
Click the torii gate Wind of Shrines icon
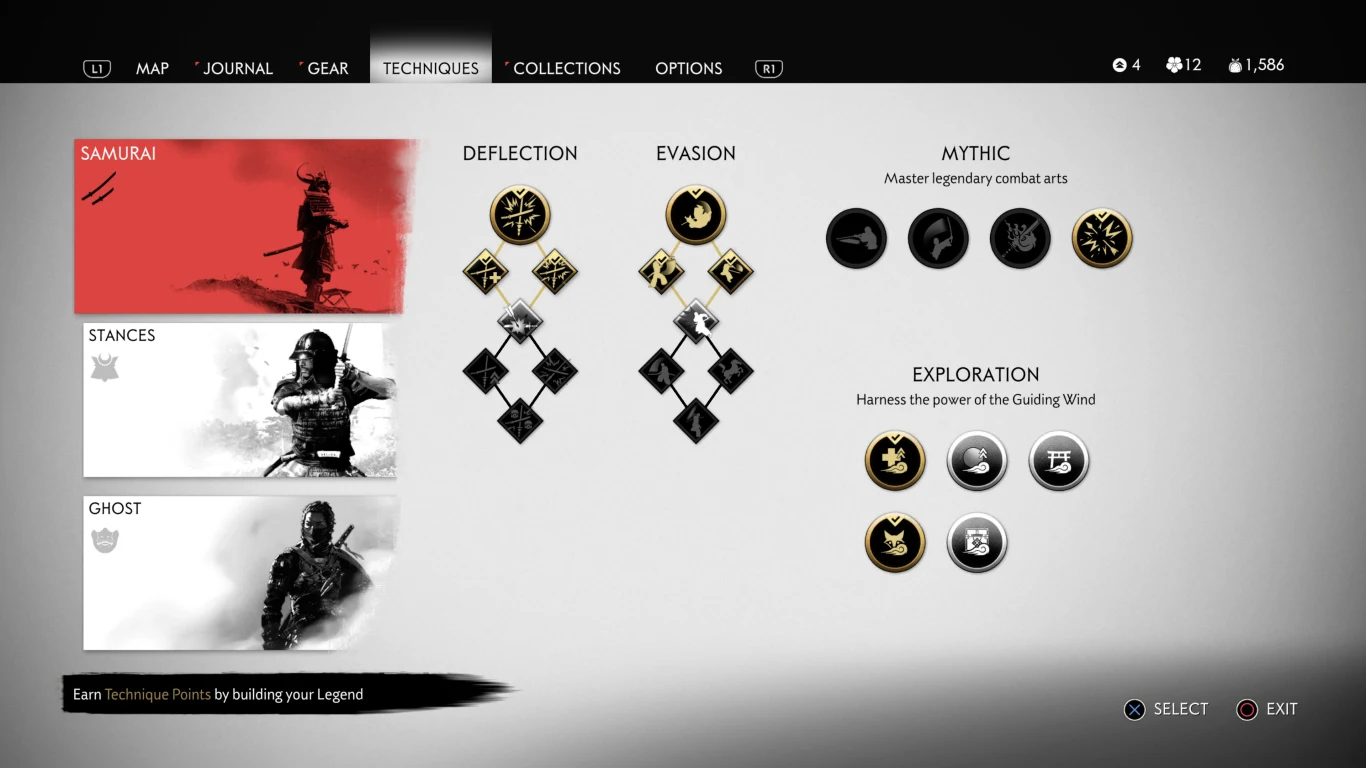(1058, 461)
